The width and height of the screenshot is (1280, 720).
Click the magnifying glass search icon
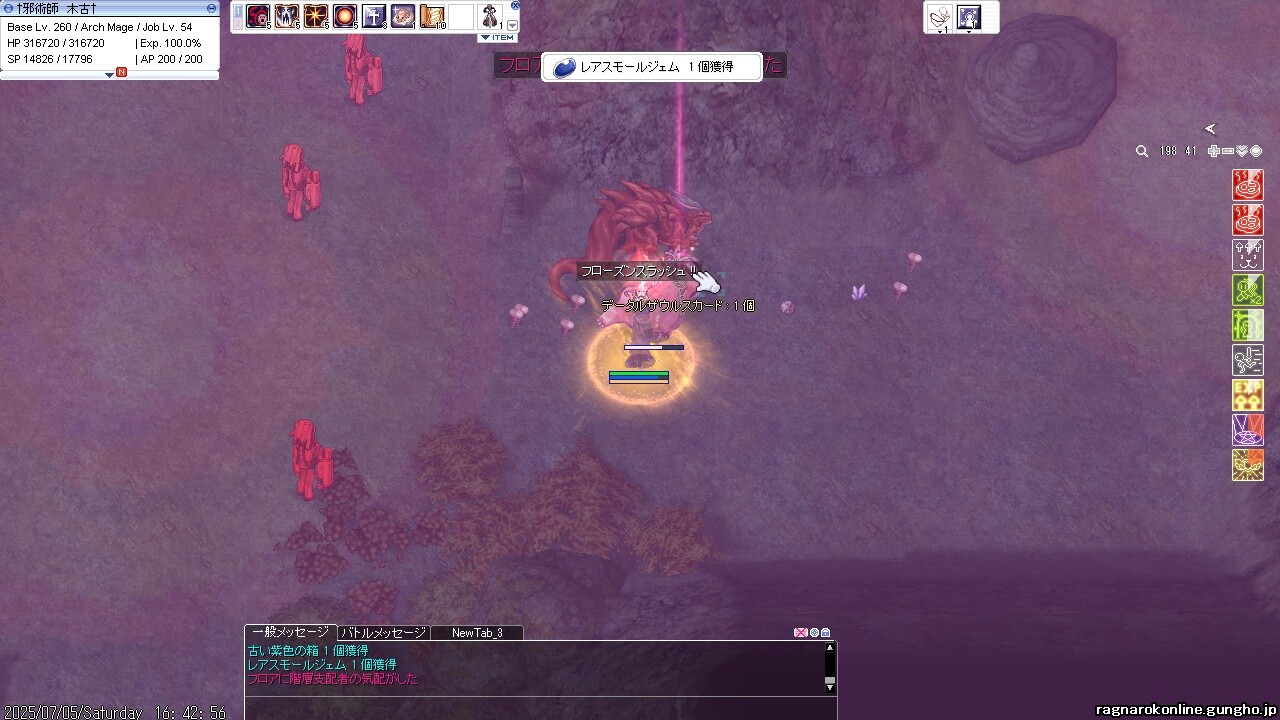[1142, 151]
